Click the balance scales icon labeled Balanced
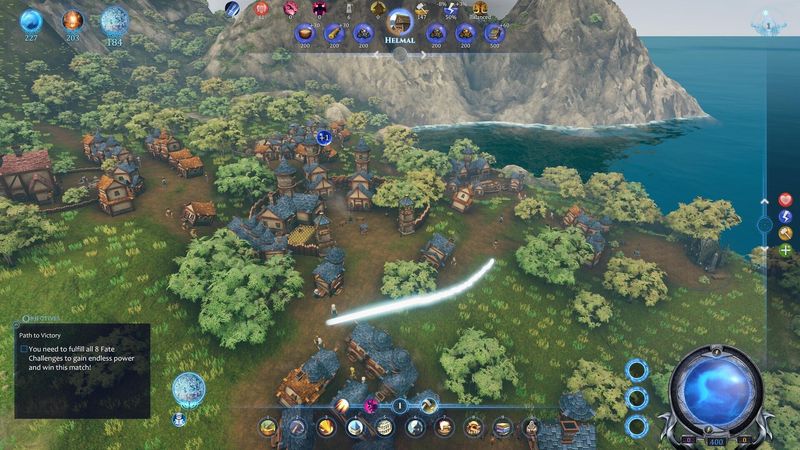 (x=480, y=9)
